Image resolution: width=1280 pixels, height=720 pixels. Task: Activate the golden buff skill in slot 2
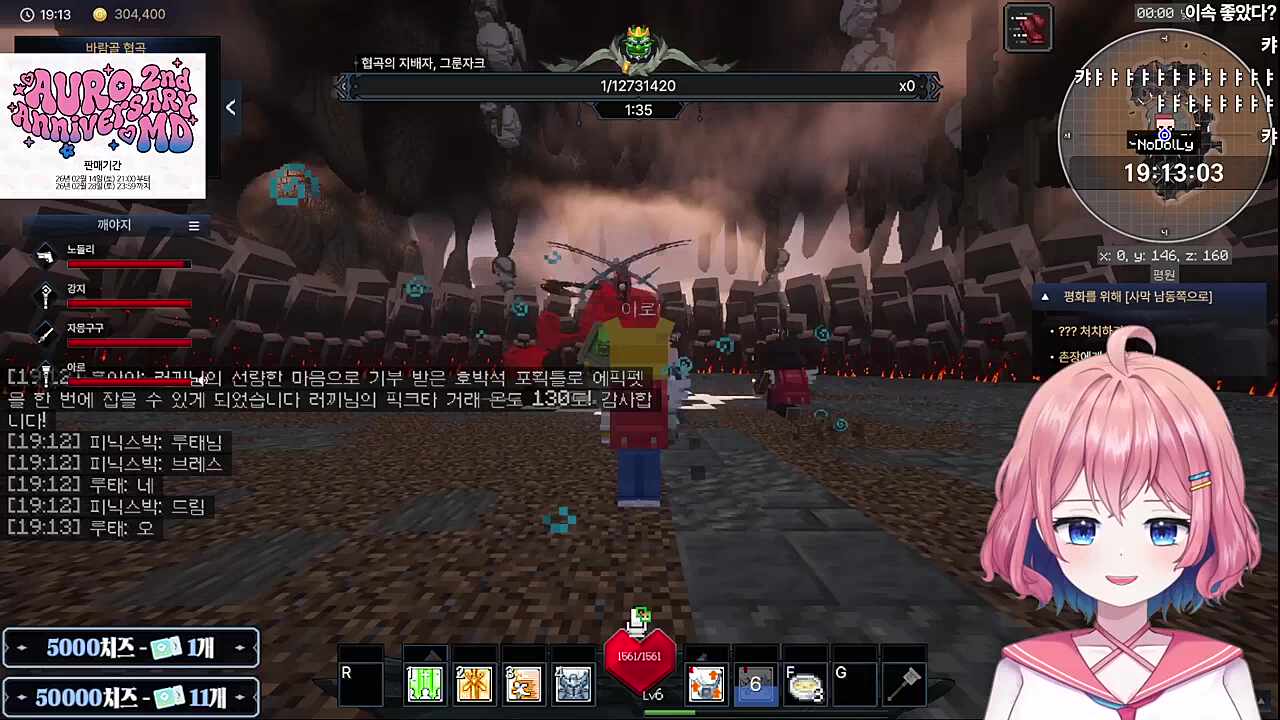[x=474, y=683]
